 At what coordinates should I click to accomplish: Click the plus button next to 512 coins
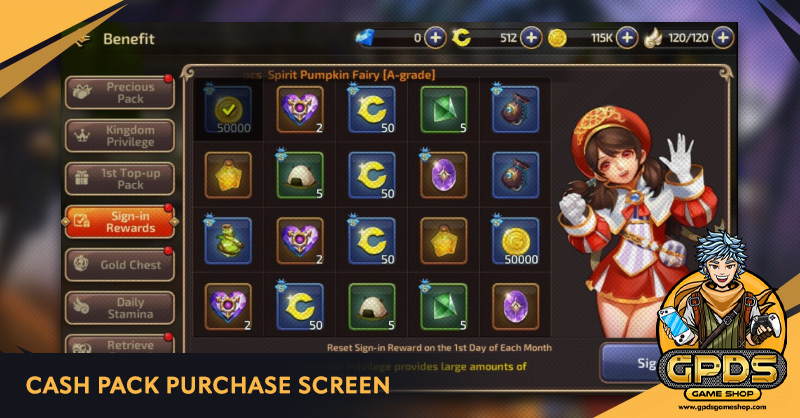(x=531, y=38)
